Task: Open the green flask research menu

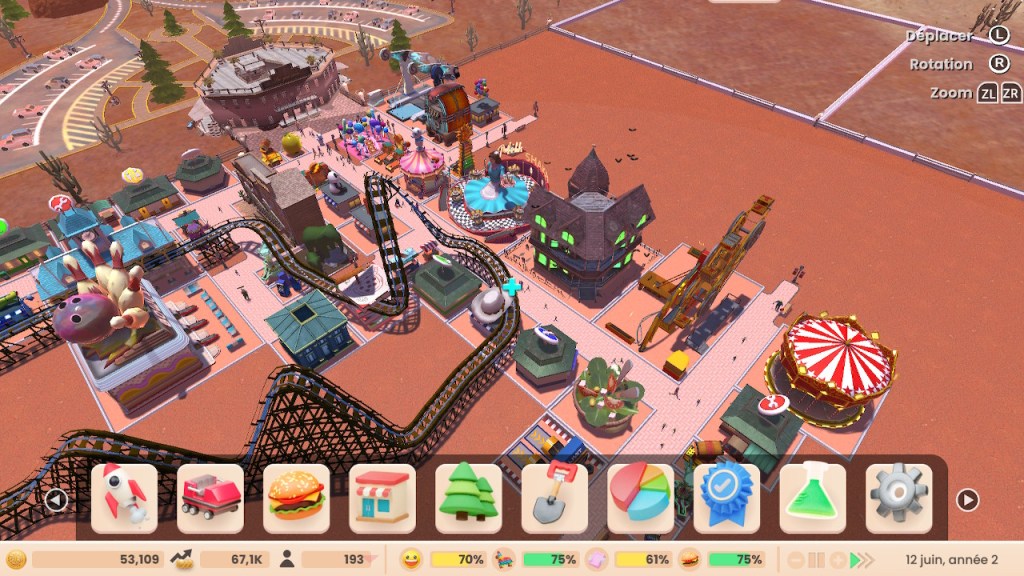Action: 812,498
